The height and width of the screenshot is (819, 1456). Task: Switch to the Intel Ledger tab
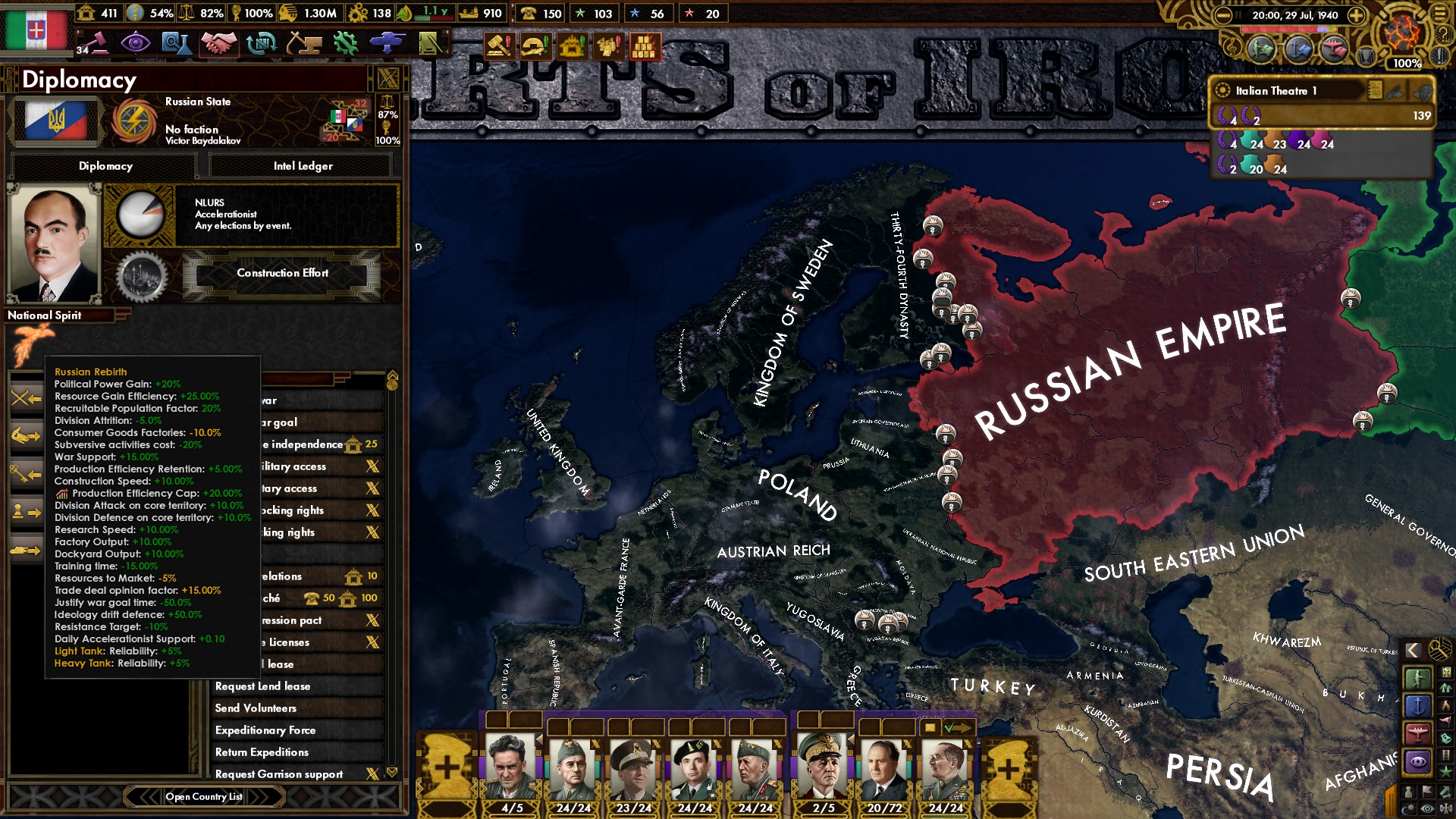(x=300, y=165)
